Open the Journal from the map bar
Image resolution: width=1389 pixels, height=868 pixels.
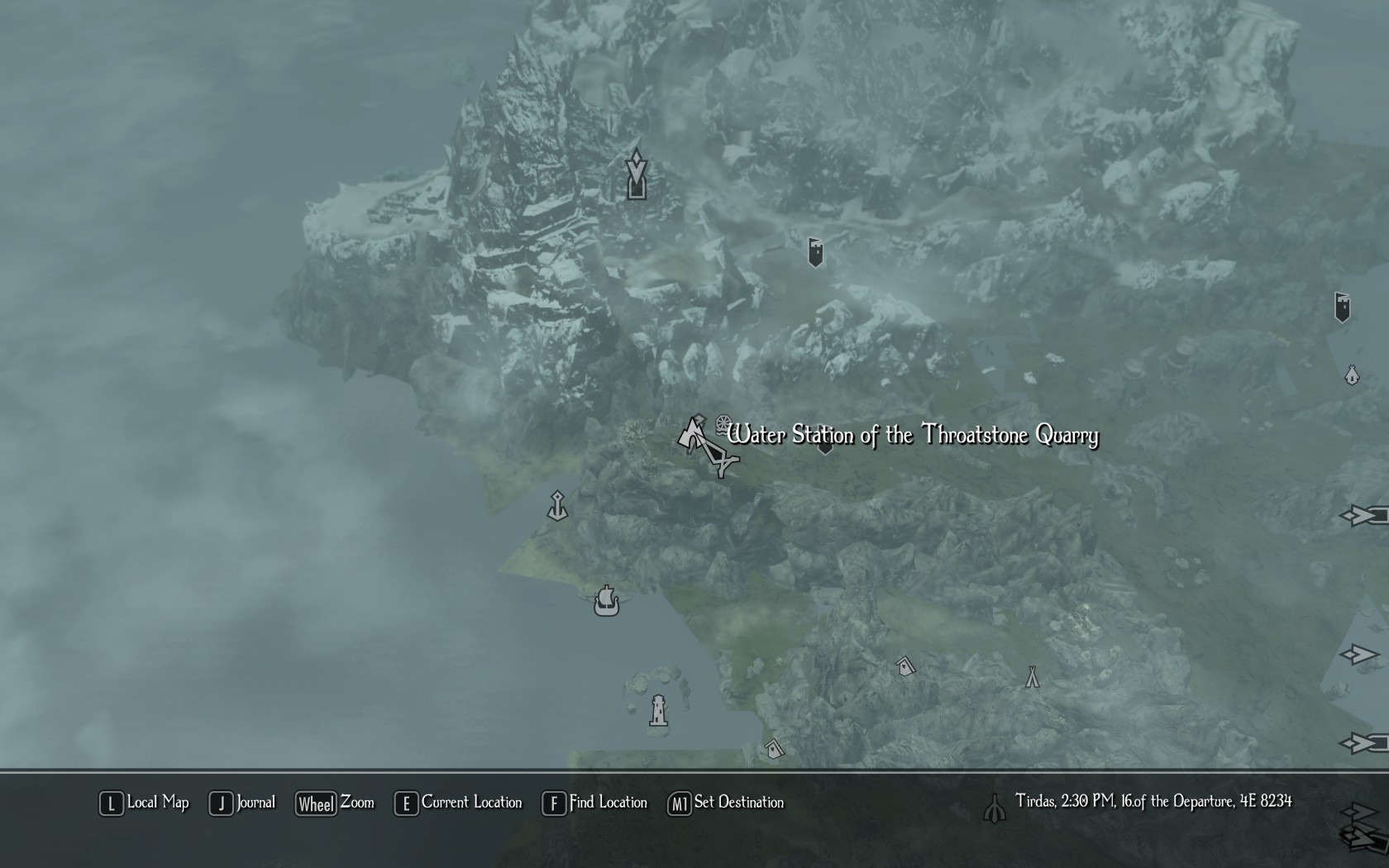(x=242, y=803)
